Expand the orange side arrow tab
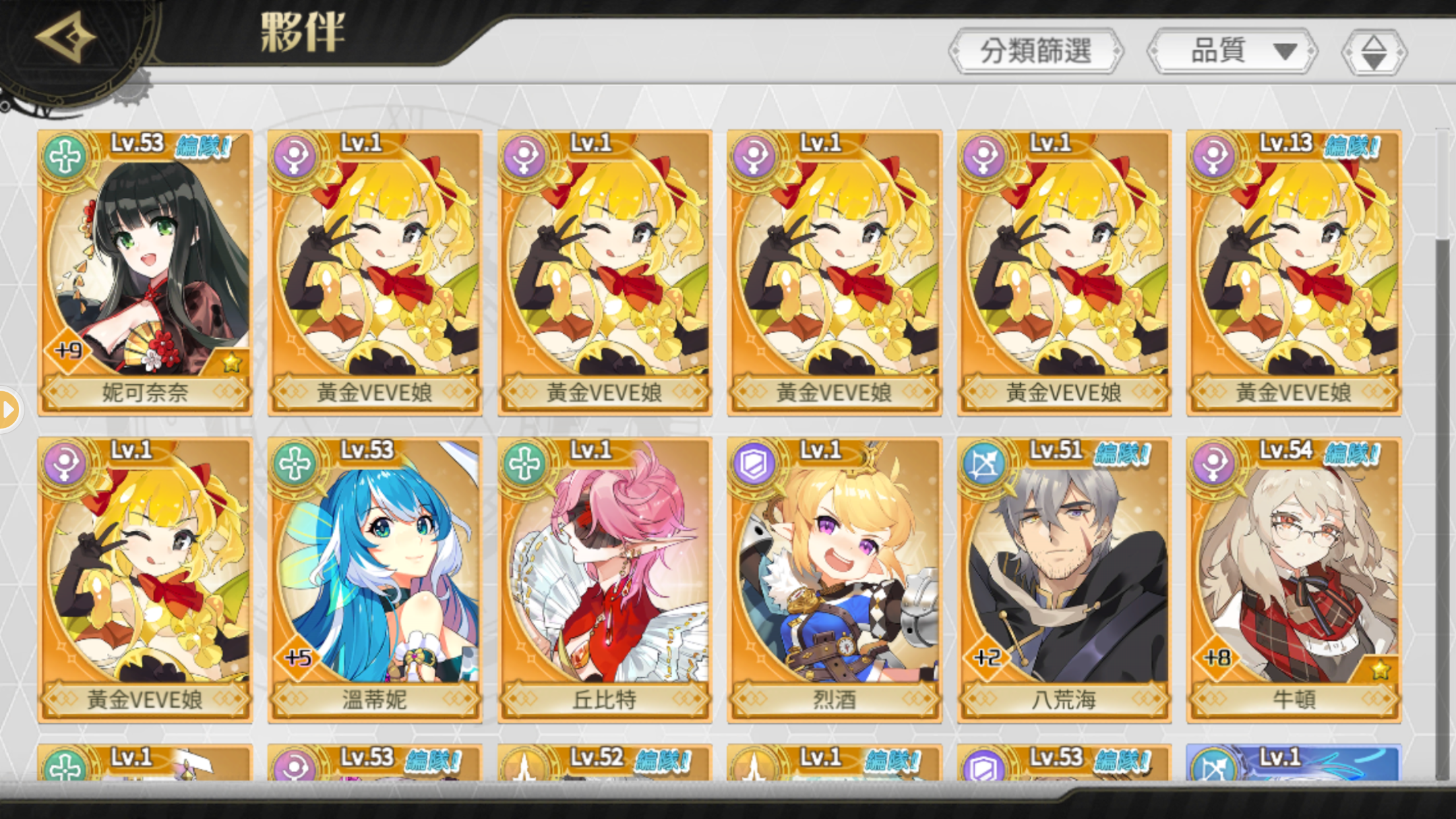This screenshot has height=819, width=1456. coord(9,409)
